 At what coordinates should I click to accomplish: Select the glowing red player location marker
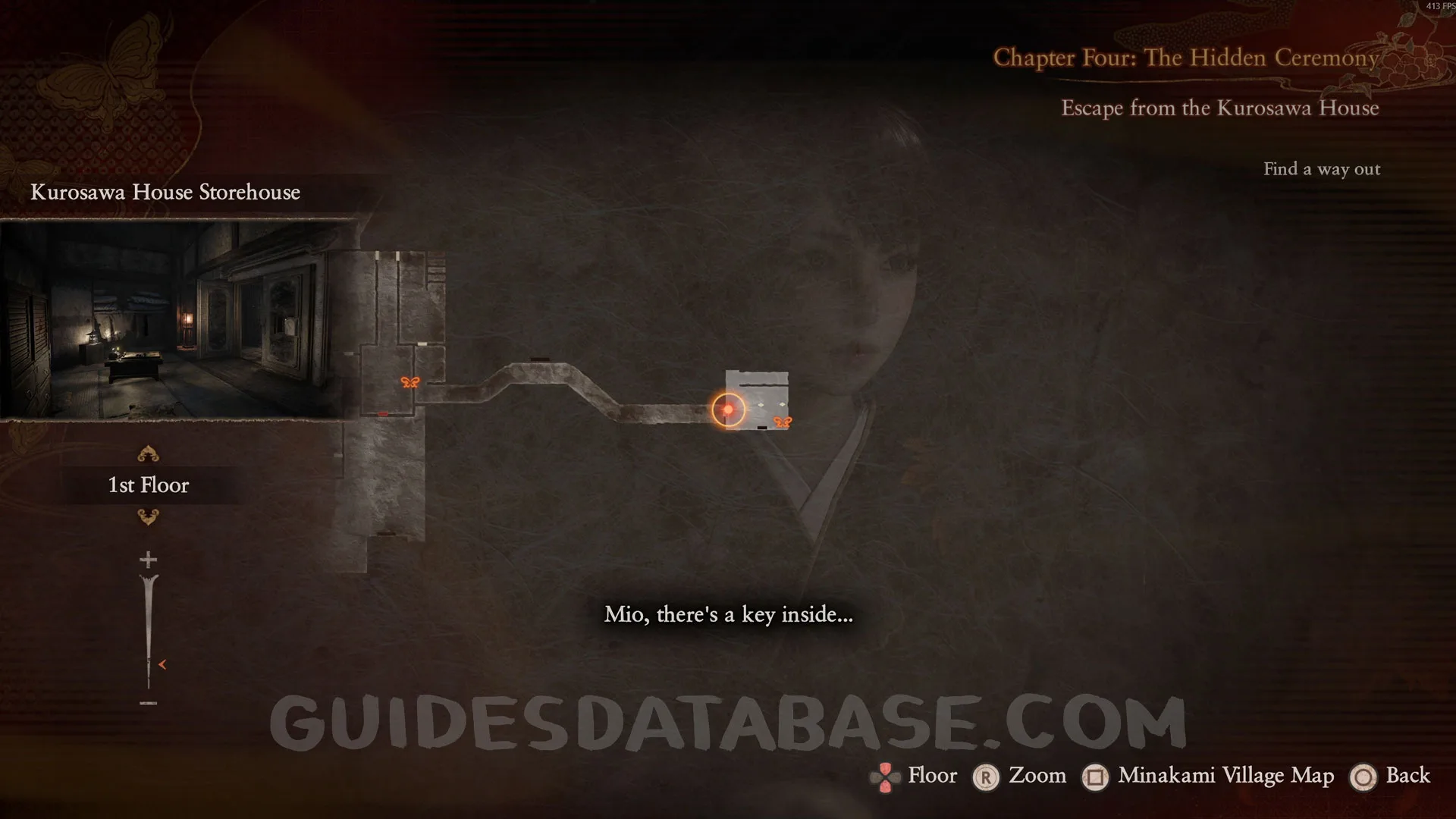click(x=728, y=409)
